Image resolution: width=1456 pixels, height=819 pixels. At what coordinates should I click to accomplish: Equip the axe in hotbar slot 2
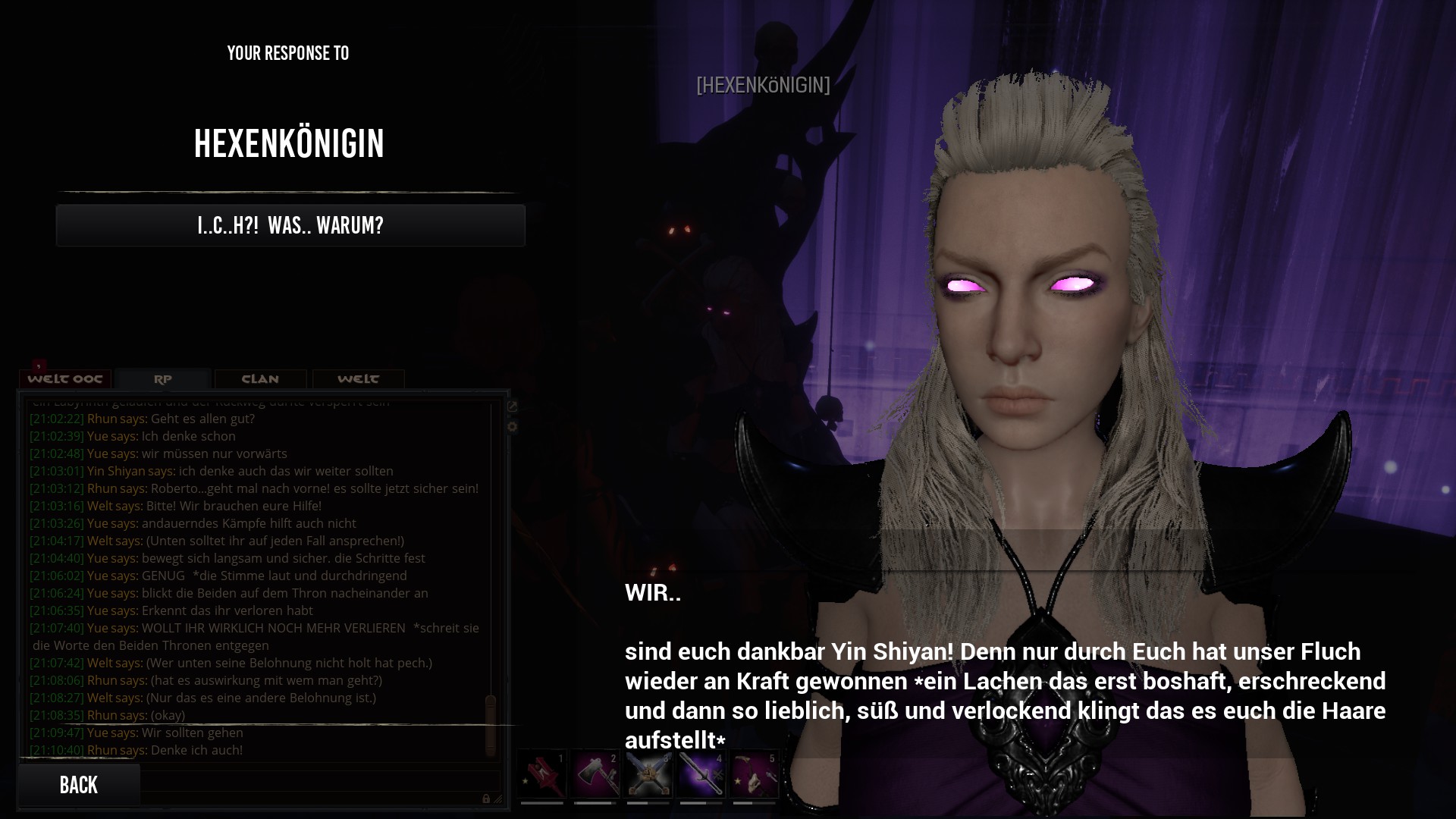595,774
